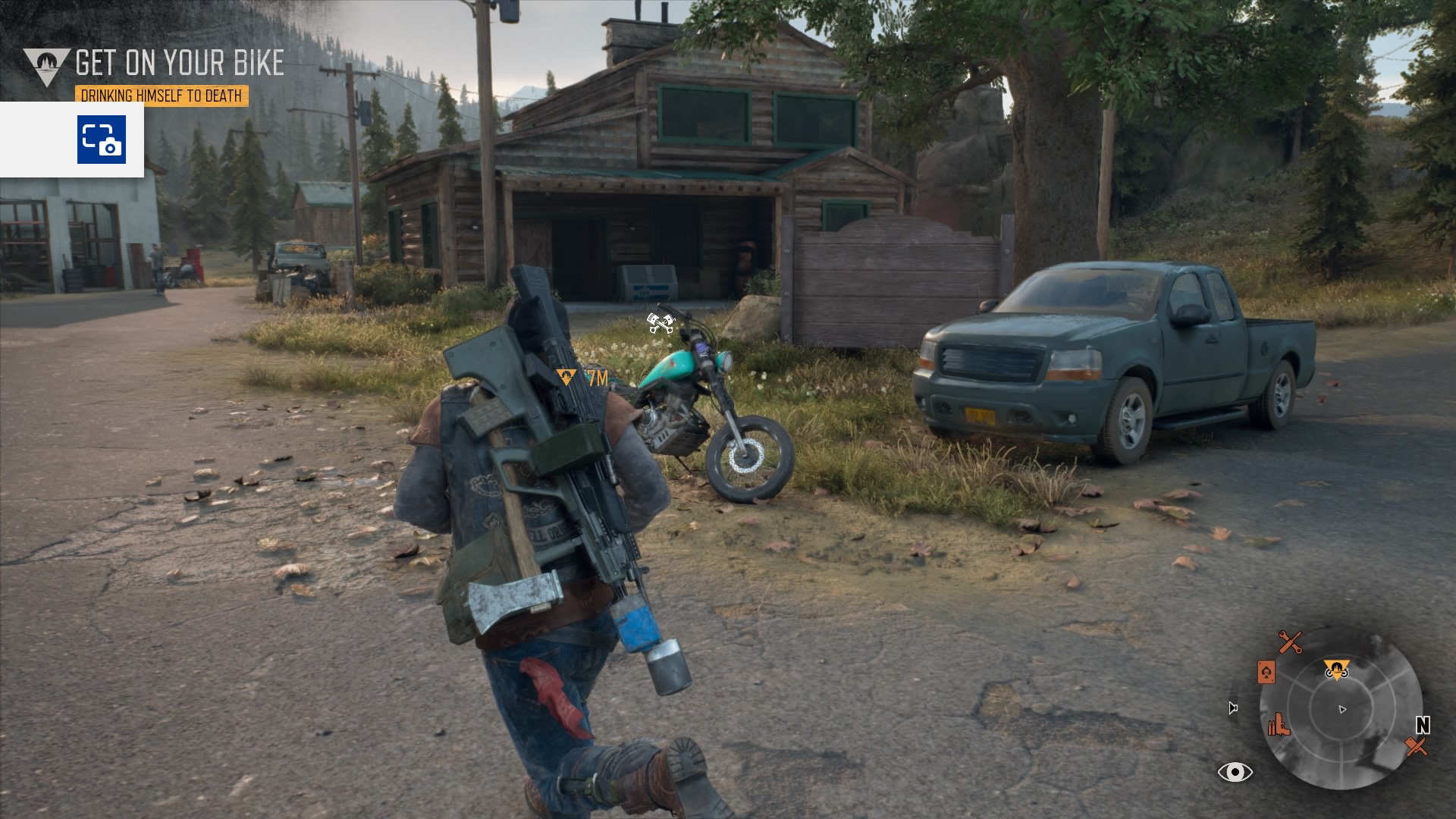
Task: Click the white arrow marker left of the minimap
Action: tap(1233, 708)
